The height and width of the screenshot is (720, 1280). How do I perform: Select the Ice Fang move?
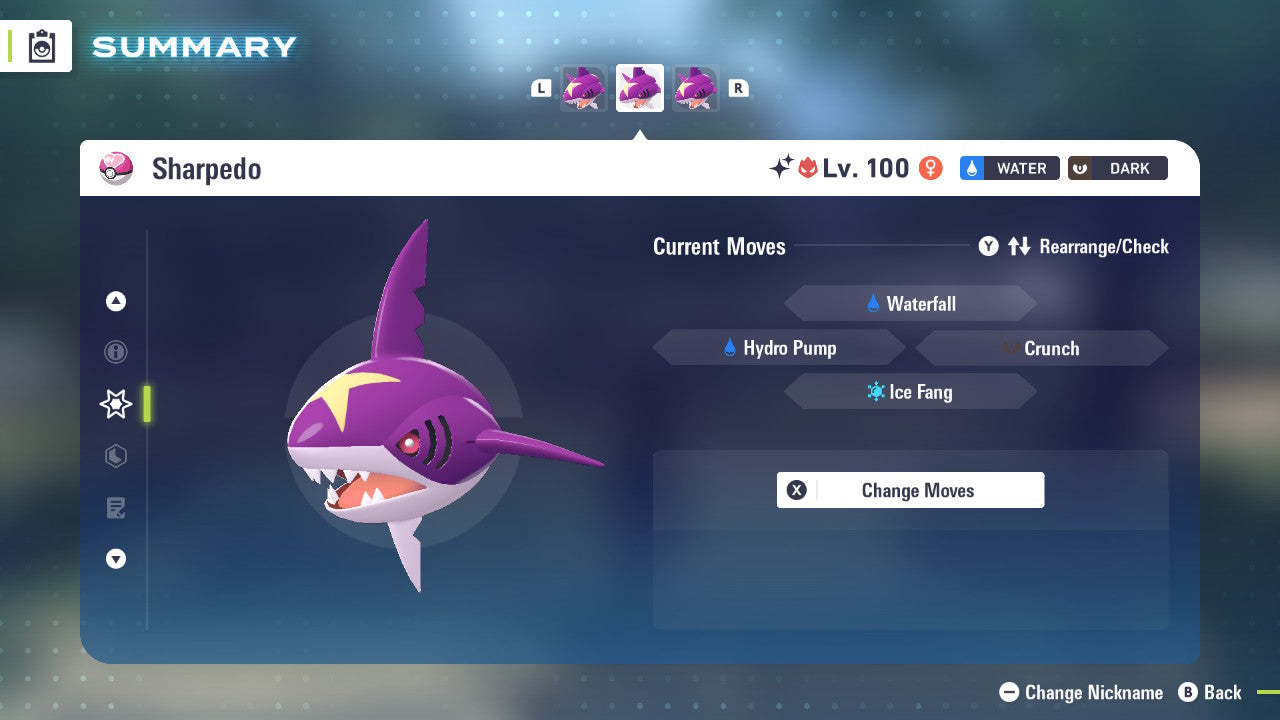910,391
